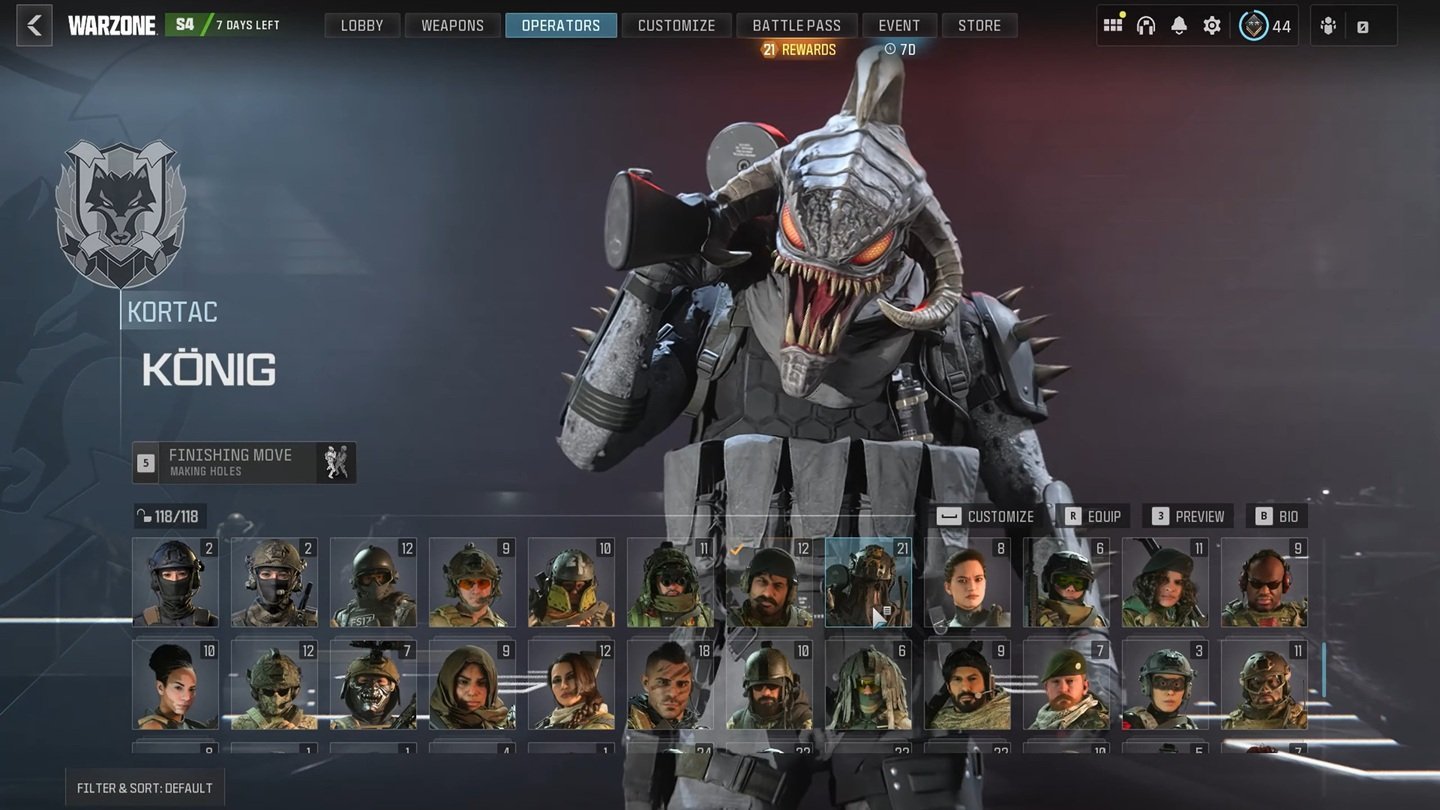Open settings with the gear icon
This screenshot has width=1440, height=810.
tap(1212, 26)
